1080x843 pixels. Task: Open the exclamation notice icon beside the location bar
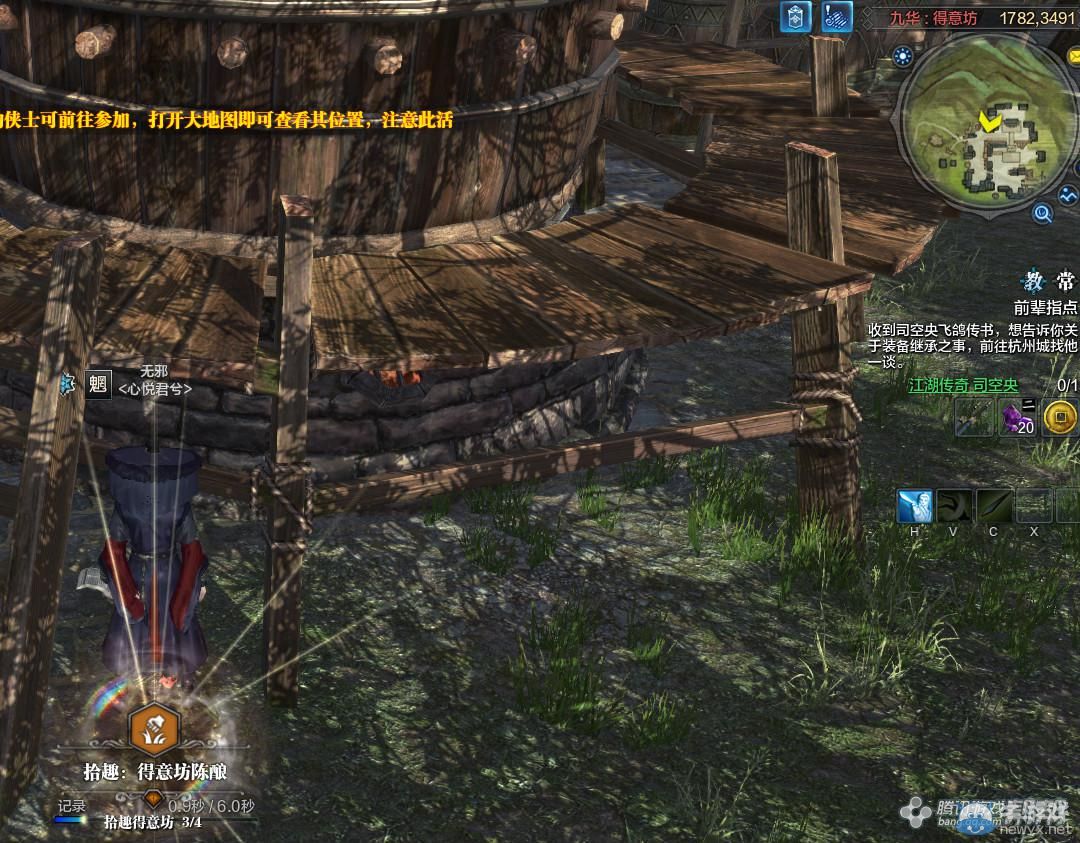[837, 18]
